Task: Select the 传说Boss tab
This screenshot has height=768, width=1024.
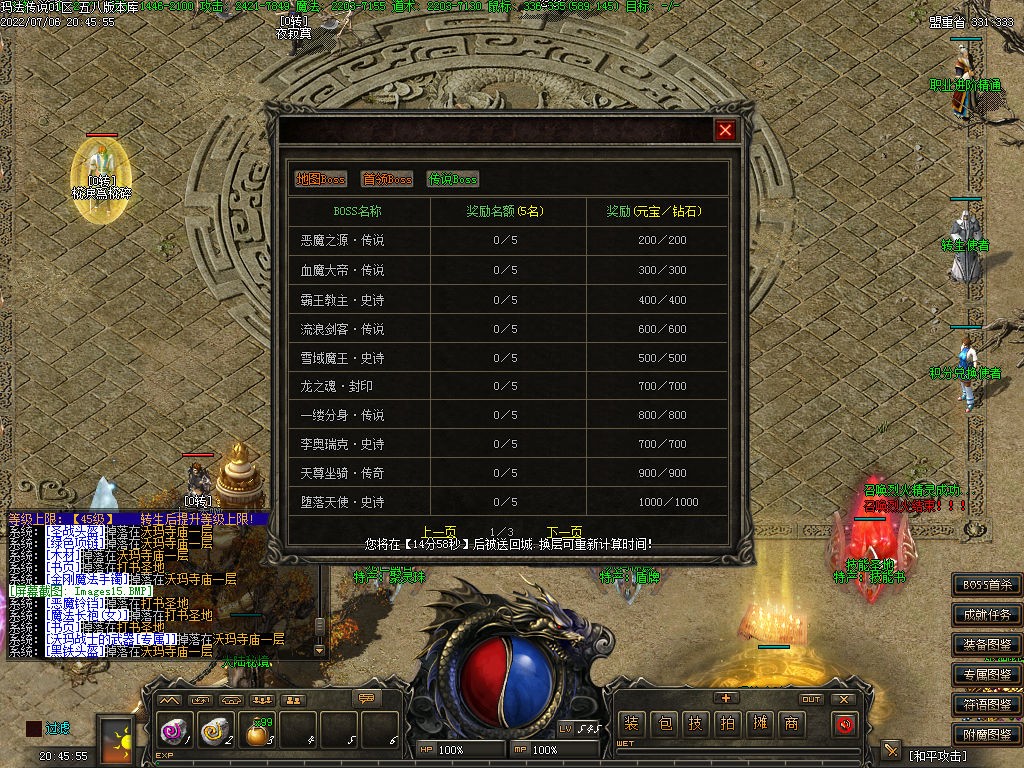Action: tap(453, 179)
